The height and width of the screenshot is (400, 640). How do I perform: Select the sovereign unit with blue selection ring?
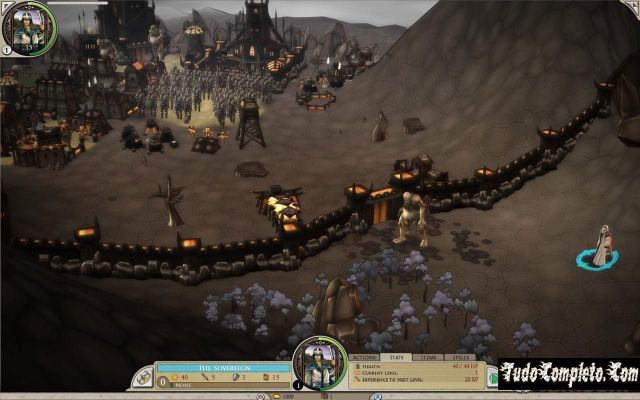click(599, 247)
